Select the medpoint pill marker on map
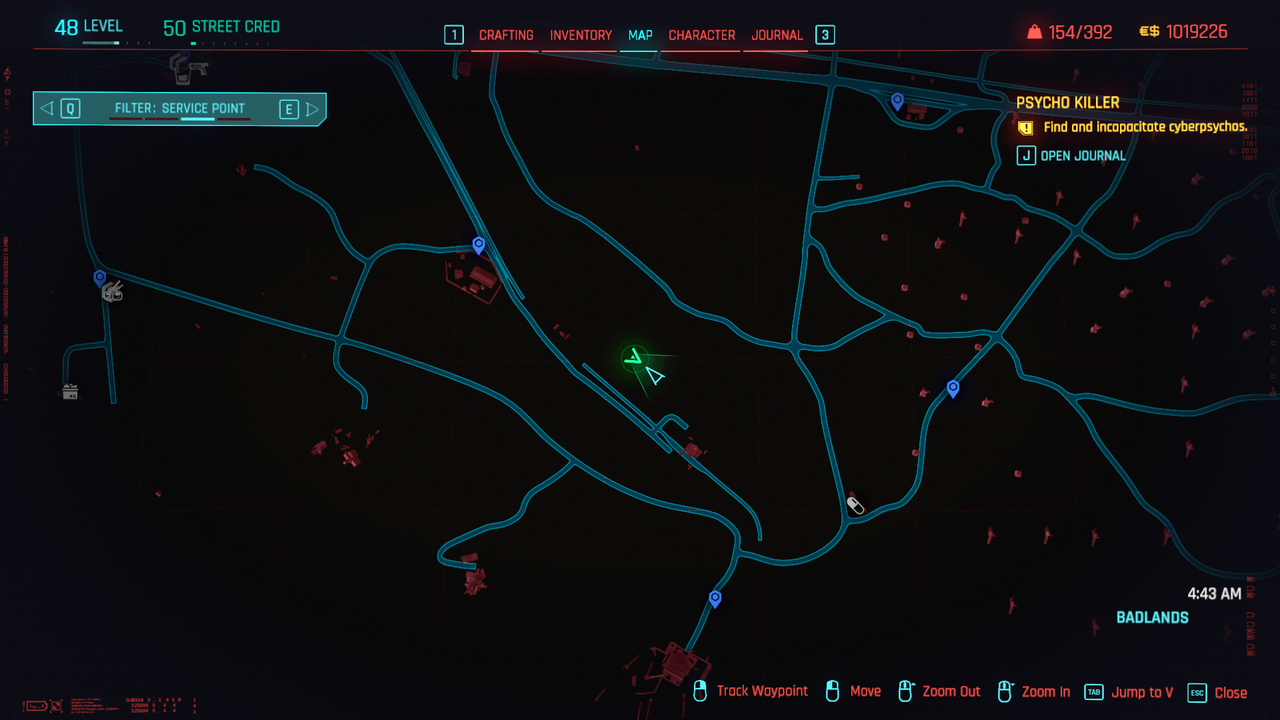Viewport: 1280px width, 720px height. [855, 505]
